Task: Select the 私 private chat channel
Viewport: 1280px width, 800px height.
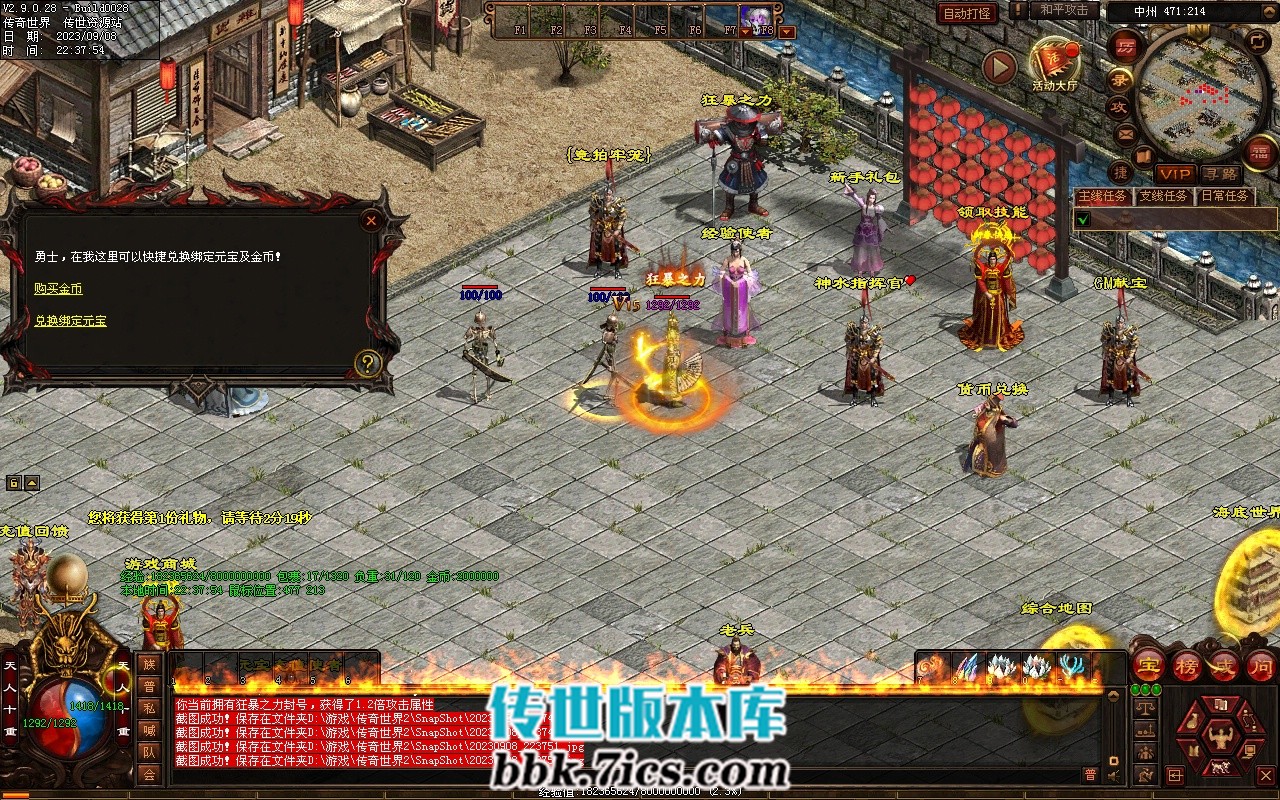Action: coord(149,708)
